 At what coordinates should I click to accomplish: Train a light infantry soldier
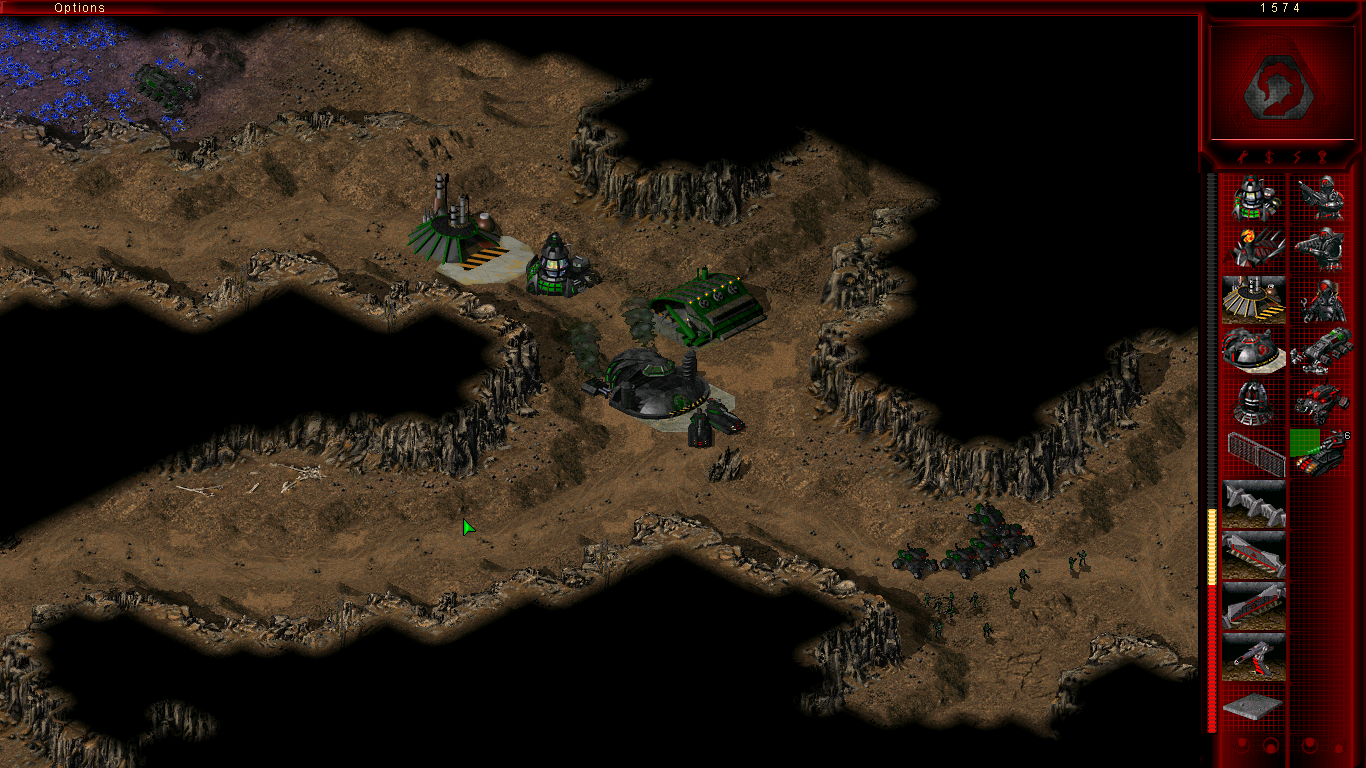[x=1322, y=198]
